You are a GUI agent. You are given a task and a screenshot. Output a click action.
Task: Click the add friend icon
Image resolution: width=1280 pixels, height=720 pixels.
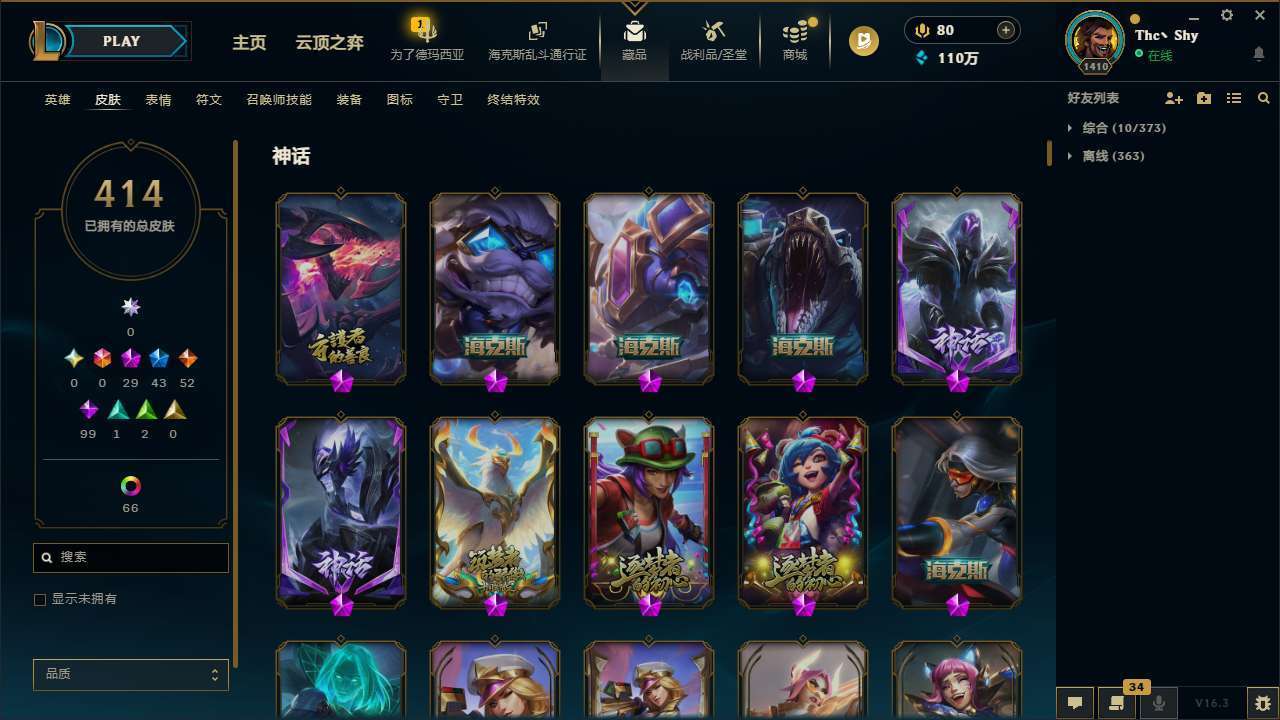pos(1173,98)
